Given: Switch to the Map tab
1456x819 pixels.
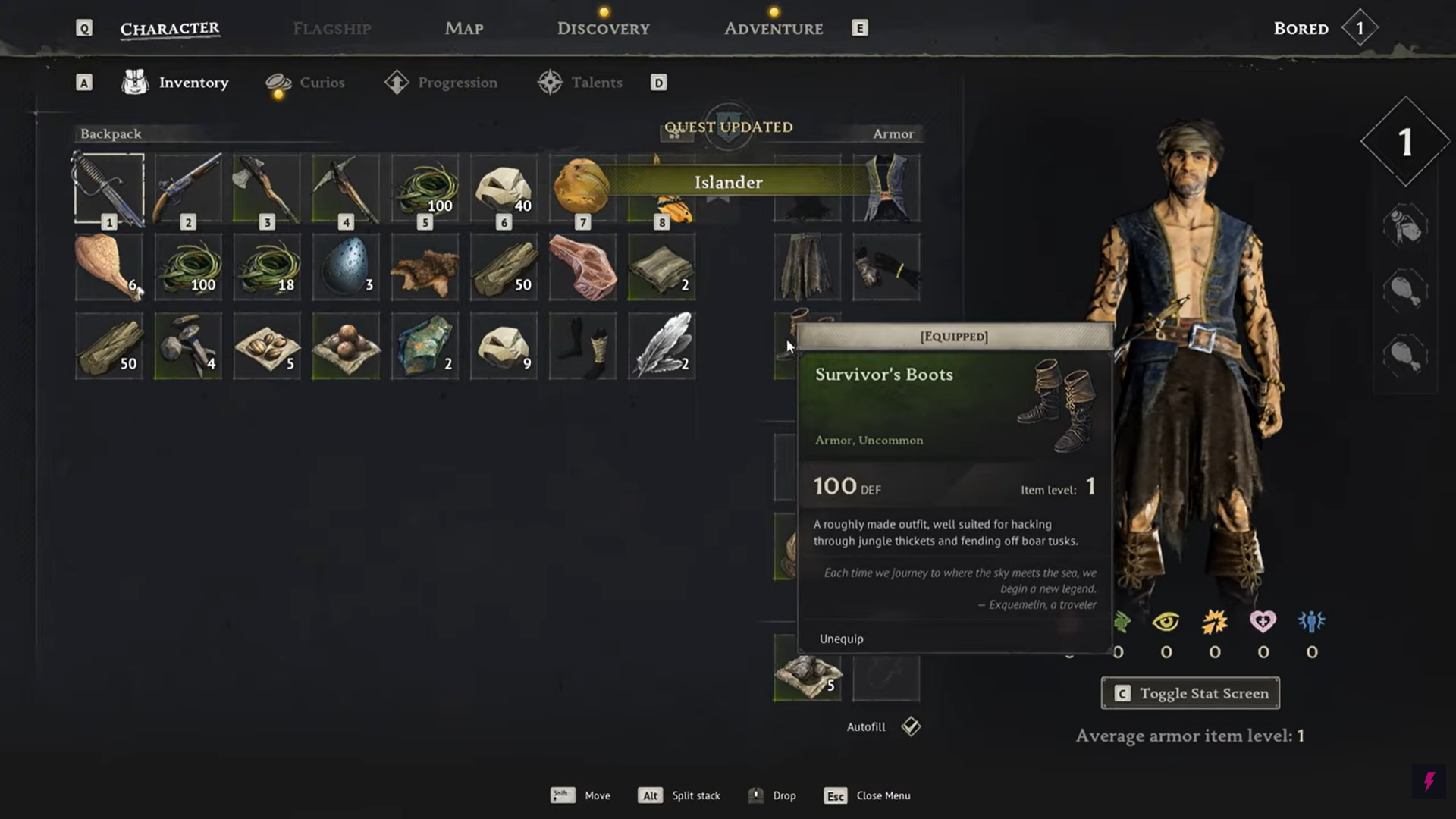Looking at the screenshot, I should pos(463,29).
